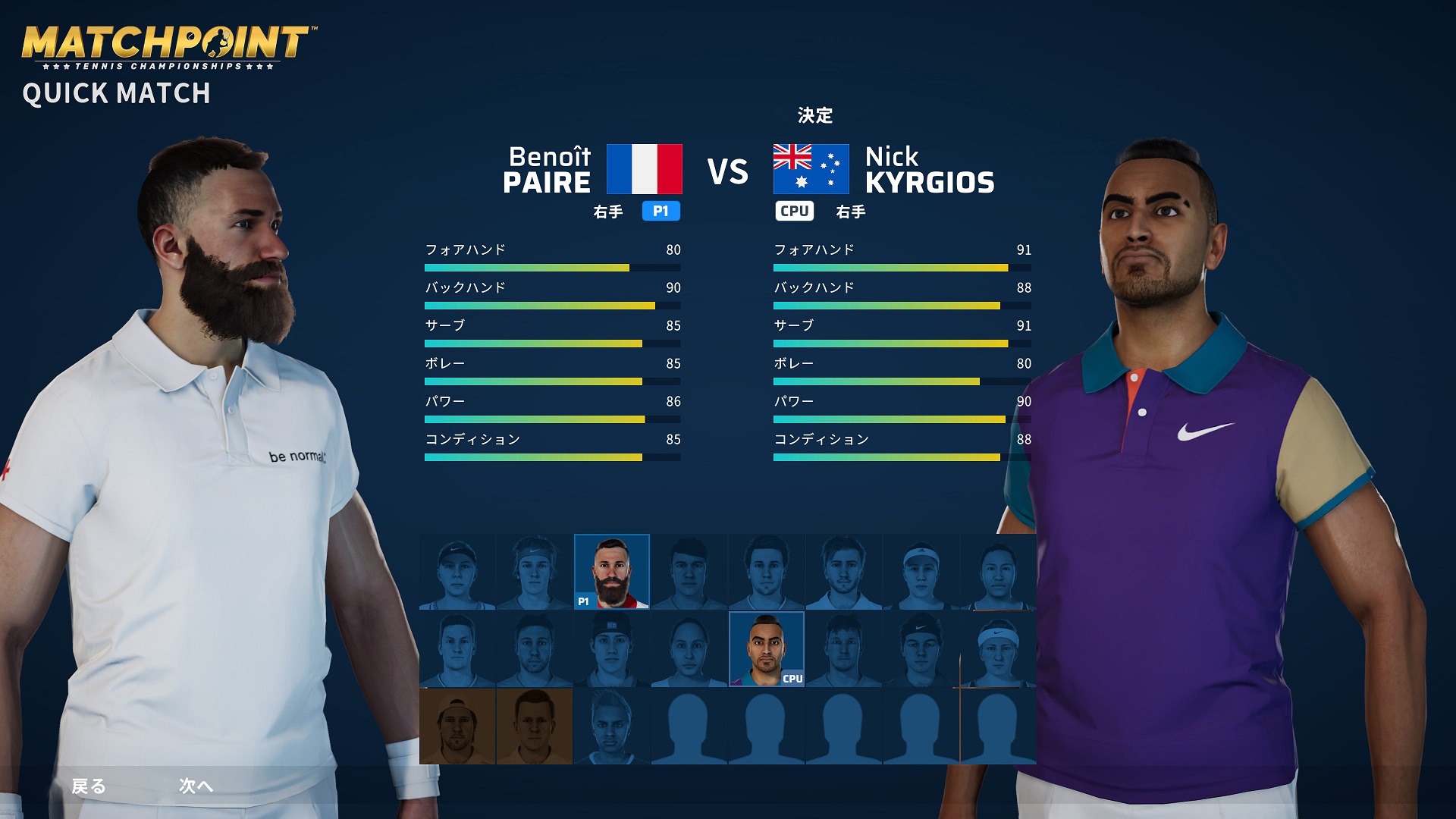Select the sepia portrait without a cap
1456x819 pixels.
[535, 726]
